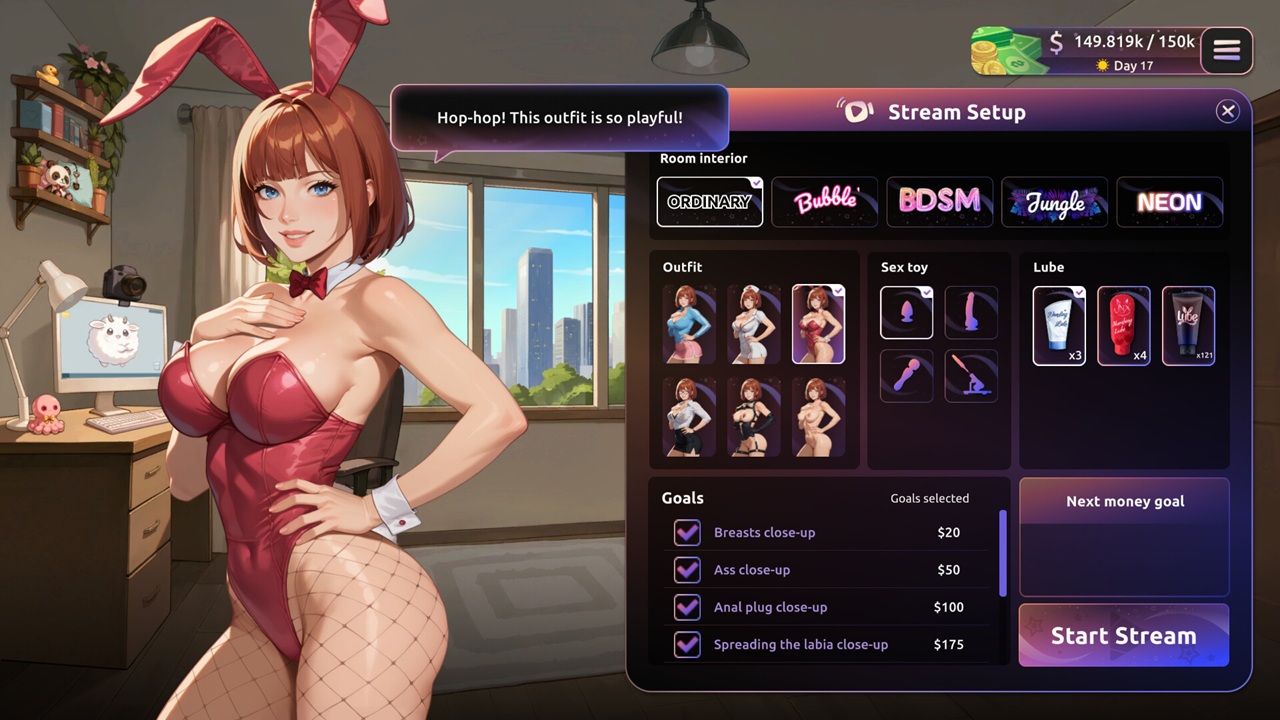
Task: Pick the dark lube tube with x121
Action: pyautogui.click(x=1188, y=326)
